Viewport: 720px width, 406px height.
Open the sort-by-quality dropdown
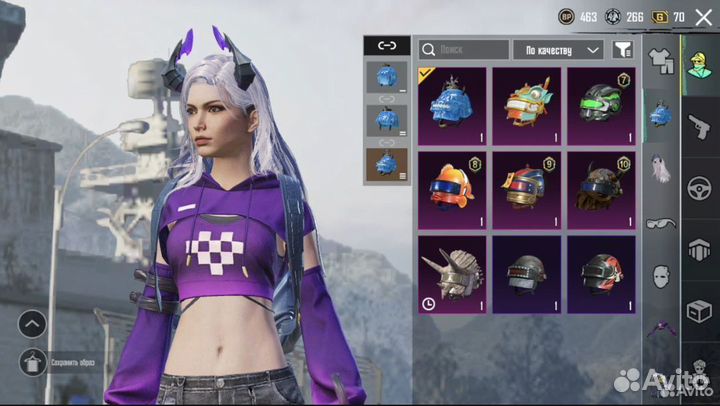tap(557, 49)
